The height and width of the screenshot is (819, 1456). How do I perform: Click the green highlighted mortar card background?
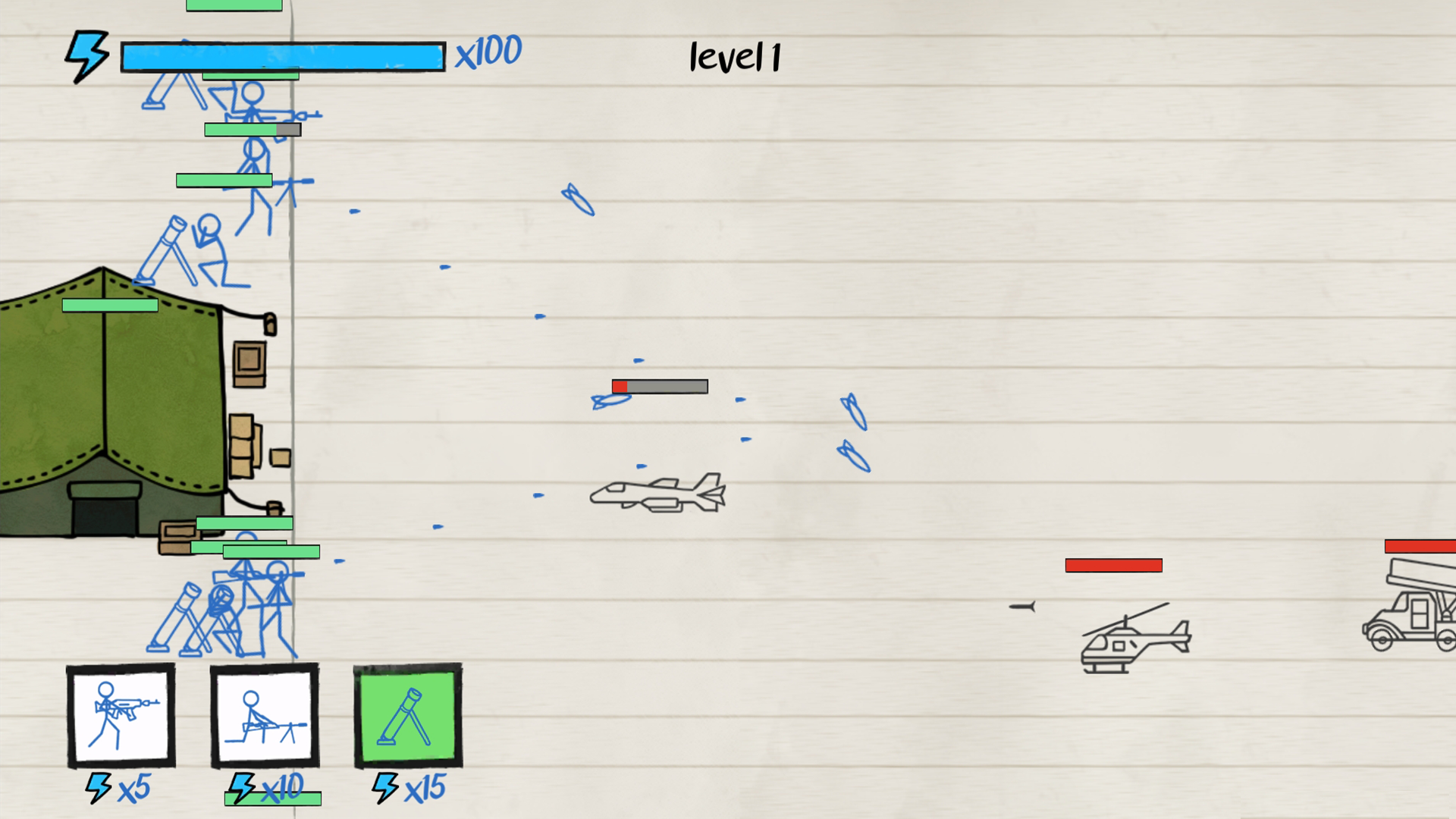[x=407, y=717]
